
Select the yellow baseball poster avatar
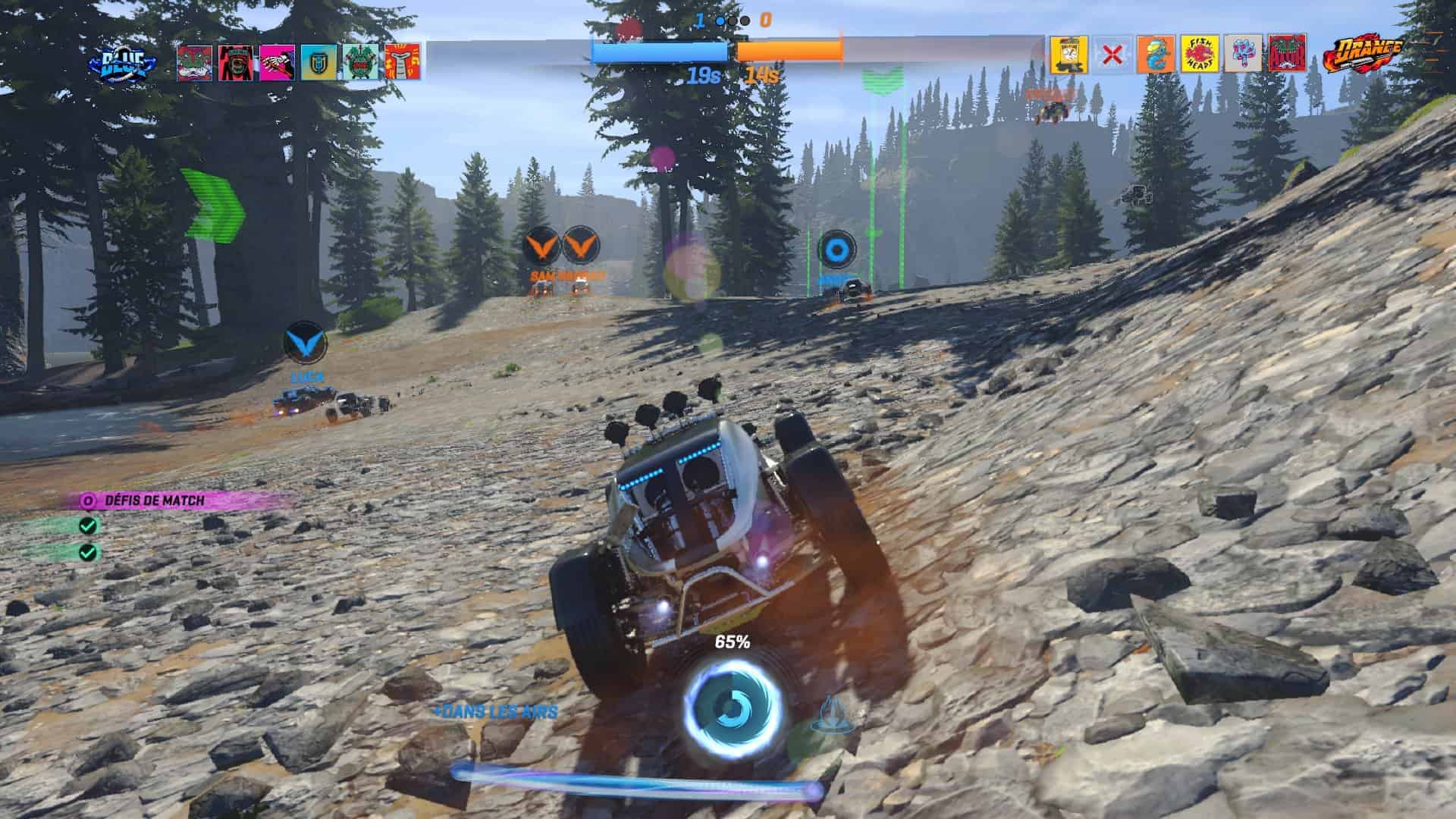point(1068,54)
